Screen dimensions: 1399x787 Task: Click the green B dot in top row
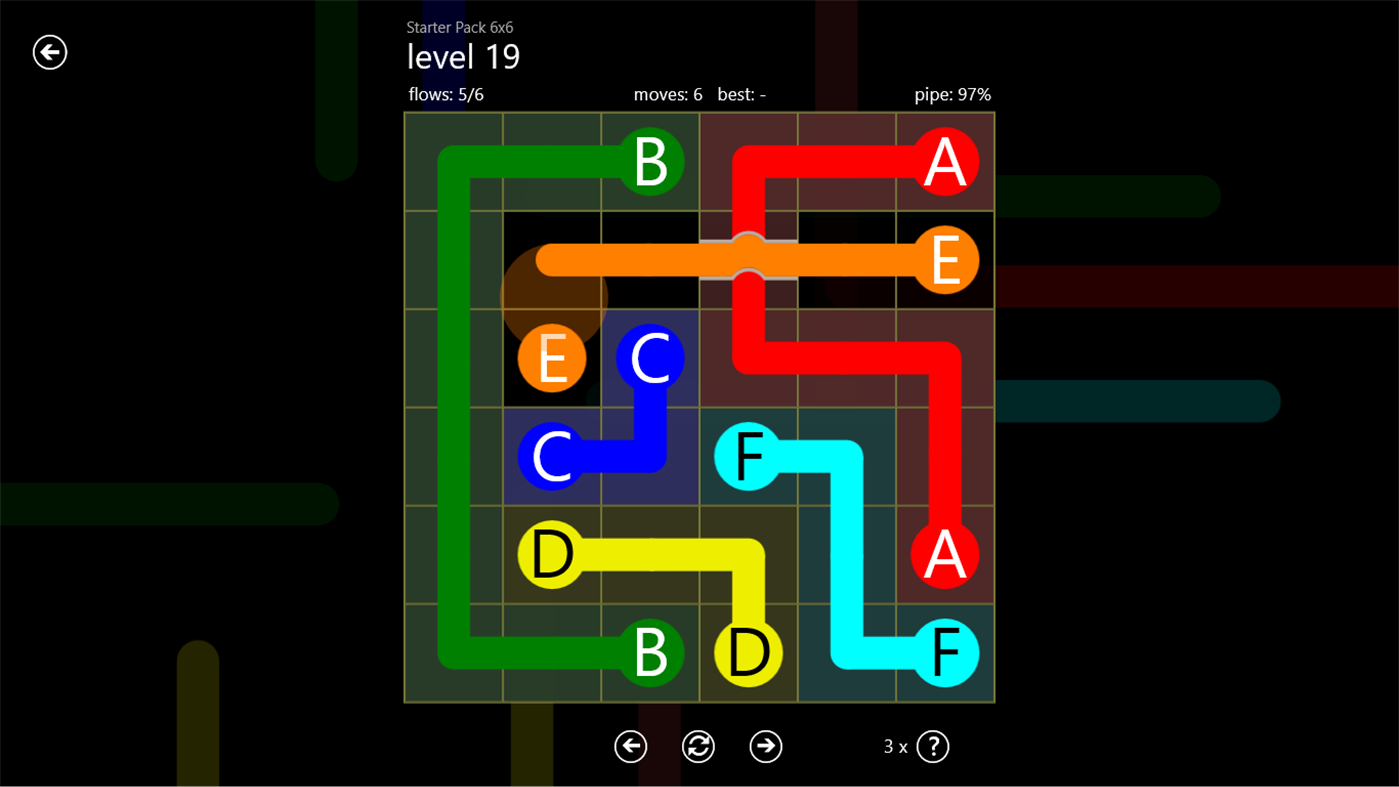tap(649, 162)
